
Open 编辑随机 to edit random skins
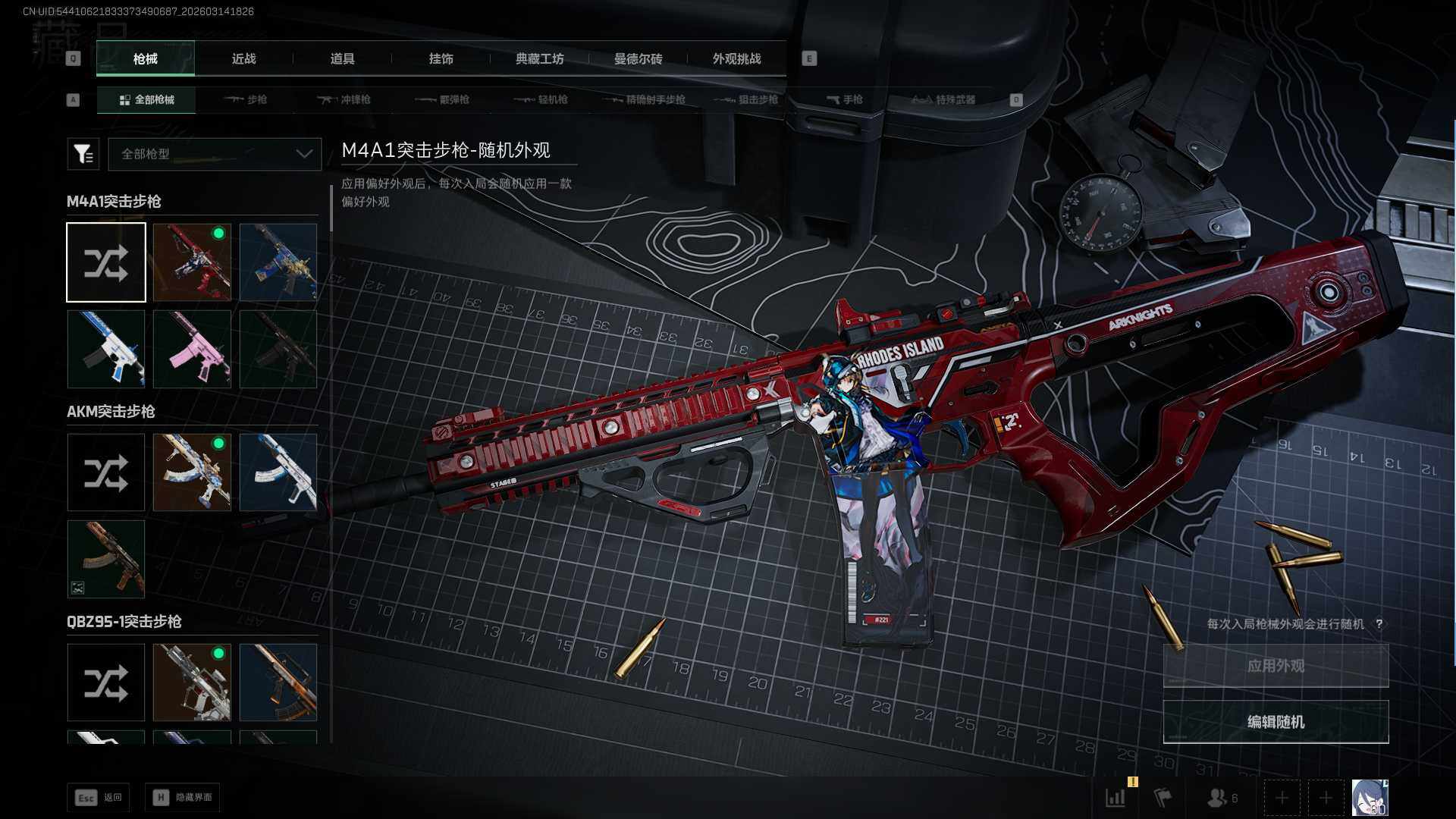[x=1276, y=722]
